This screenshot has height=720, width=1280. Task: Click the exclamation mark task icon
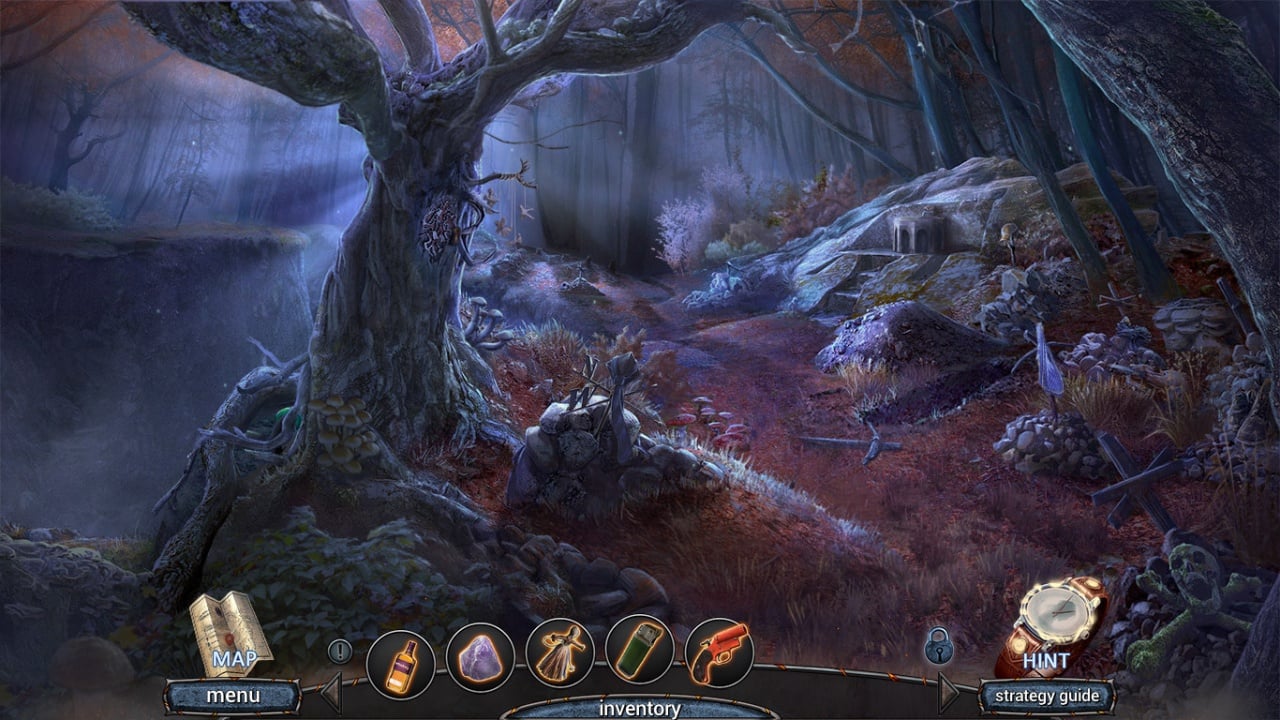click(x=340, y=651)
